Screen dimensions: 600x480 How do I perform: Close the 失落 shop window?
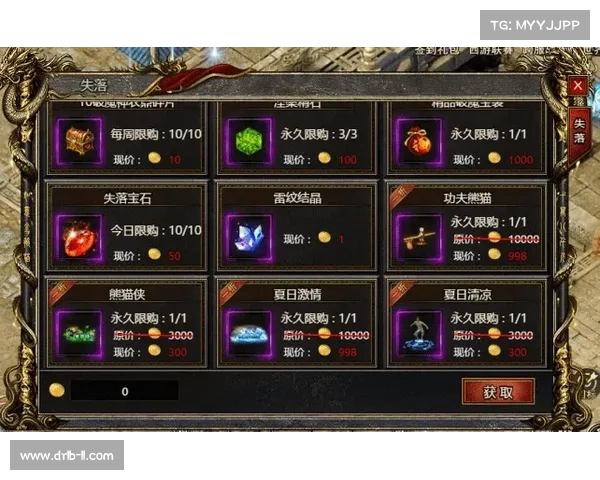coord(577,86)
